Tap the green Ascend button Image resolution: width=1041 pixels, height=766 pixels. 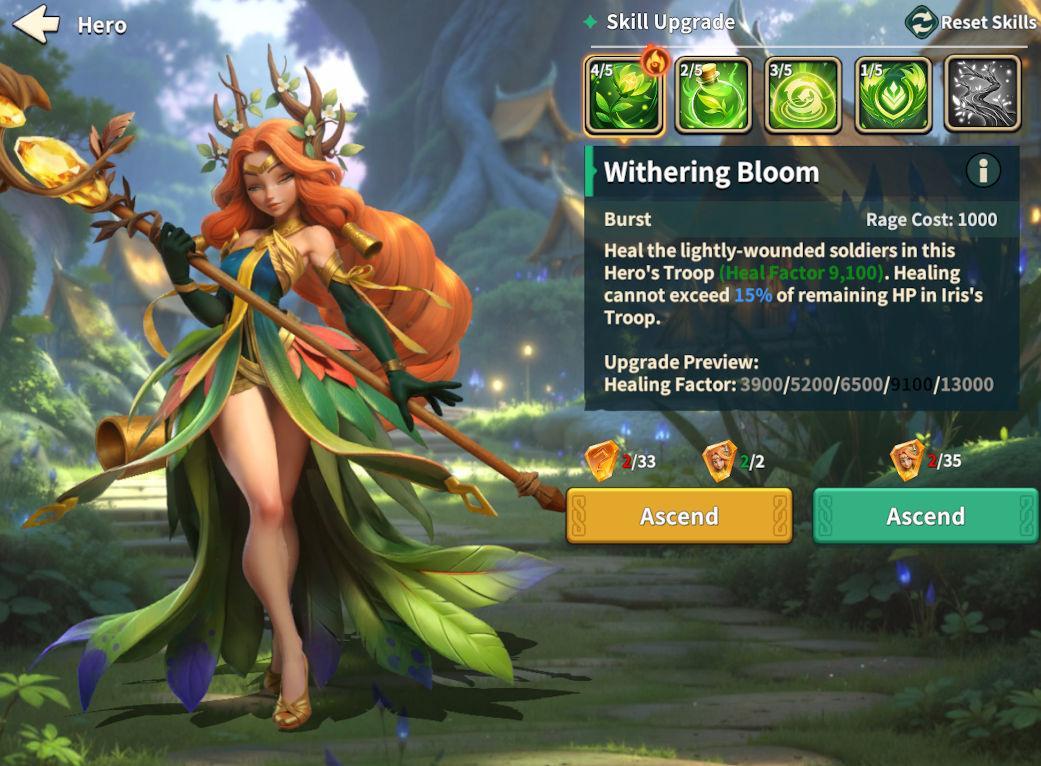(x=925, y=516)
